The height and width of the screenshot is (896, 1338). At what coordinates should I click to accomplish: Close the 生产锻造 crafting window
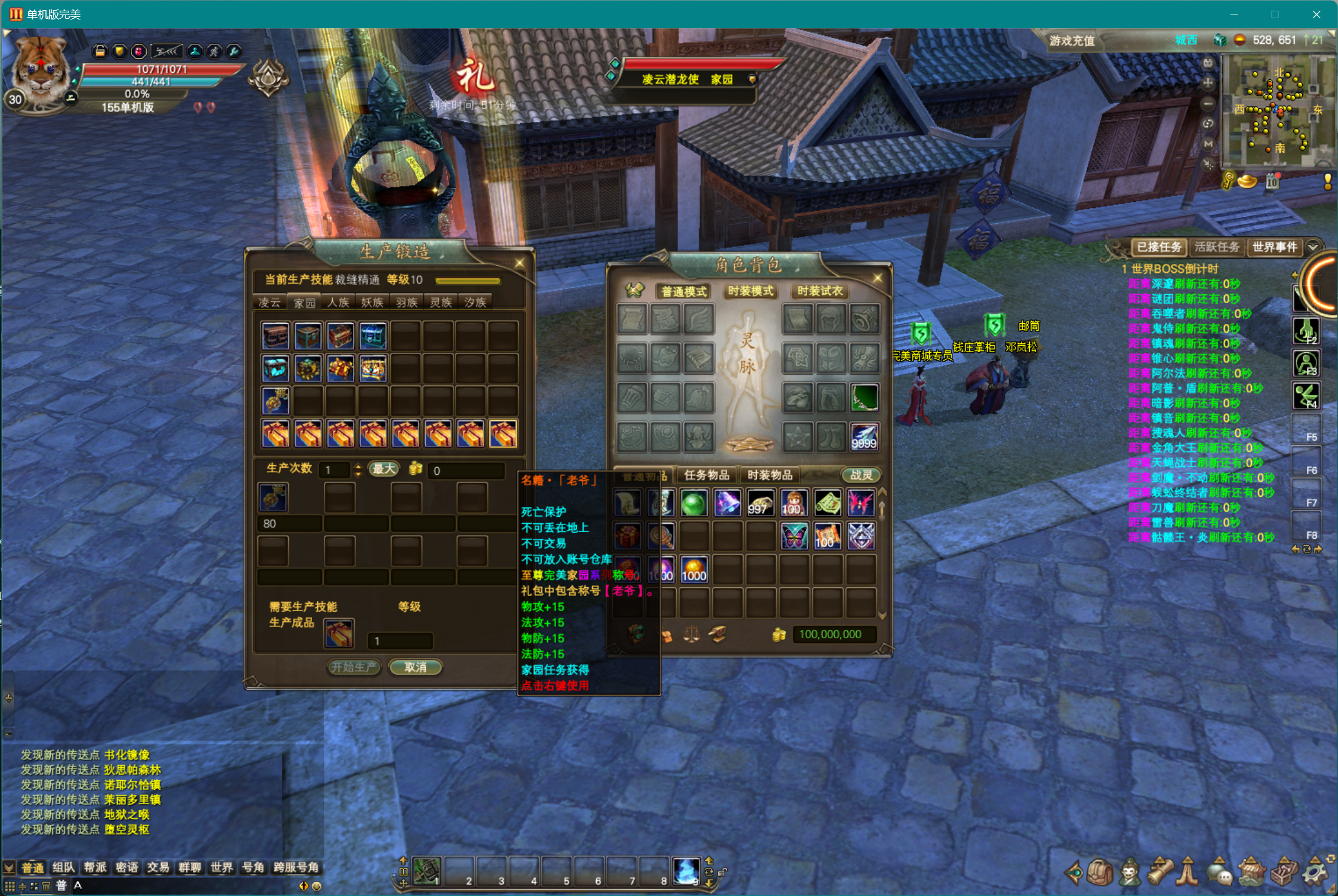[x=520, y=263]
